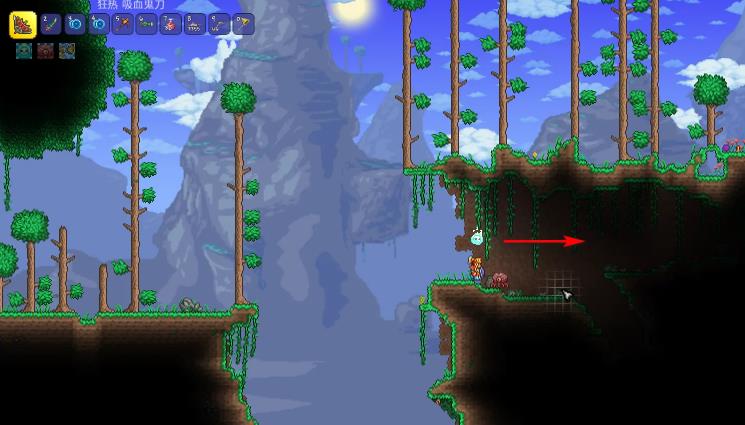The image size is (745, 425).
Task: Select the golden hook item in slot 9
Action: [218, 25]
